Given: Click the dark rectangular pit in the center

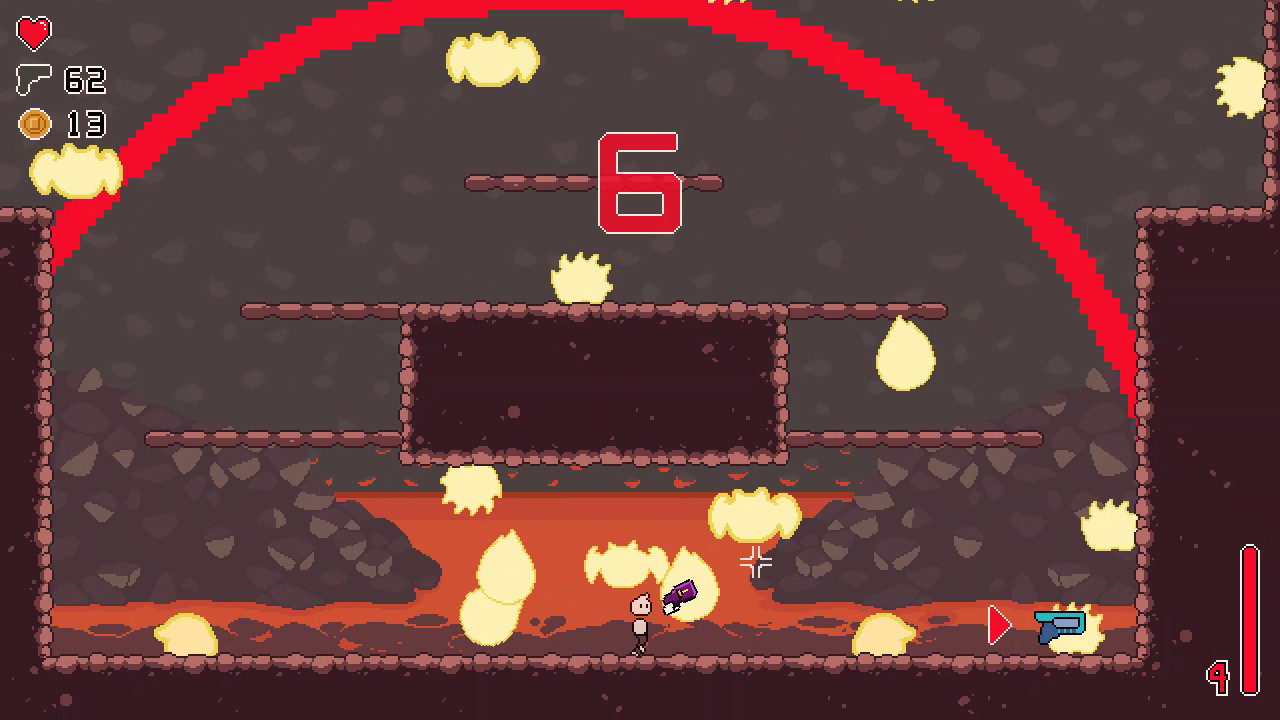Looking at the screenshot, I should click(x=595, y=385).
